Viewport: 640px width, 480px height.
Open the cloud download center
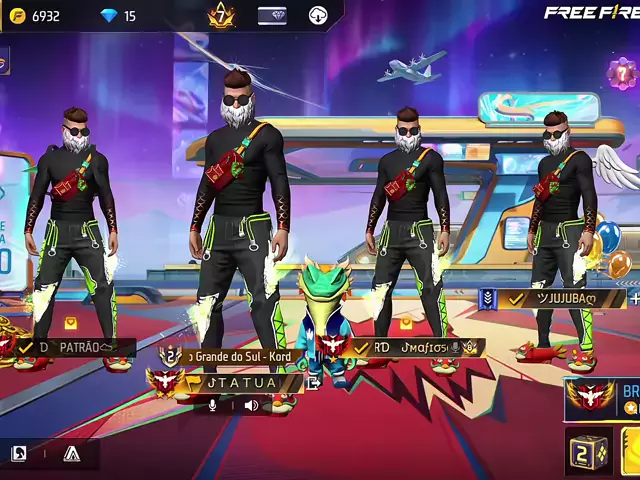click(x=318, y=16)
